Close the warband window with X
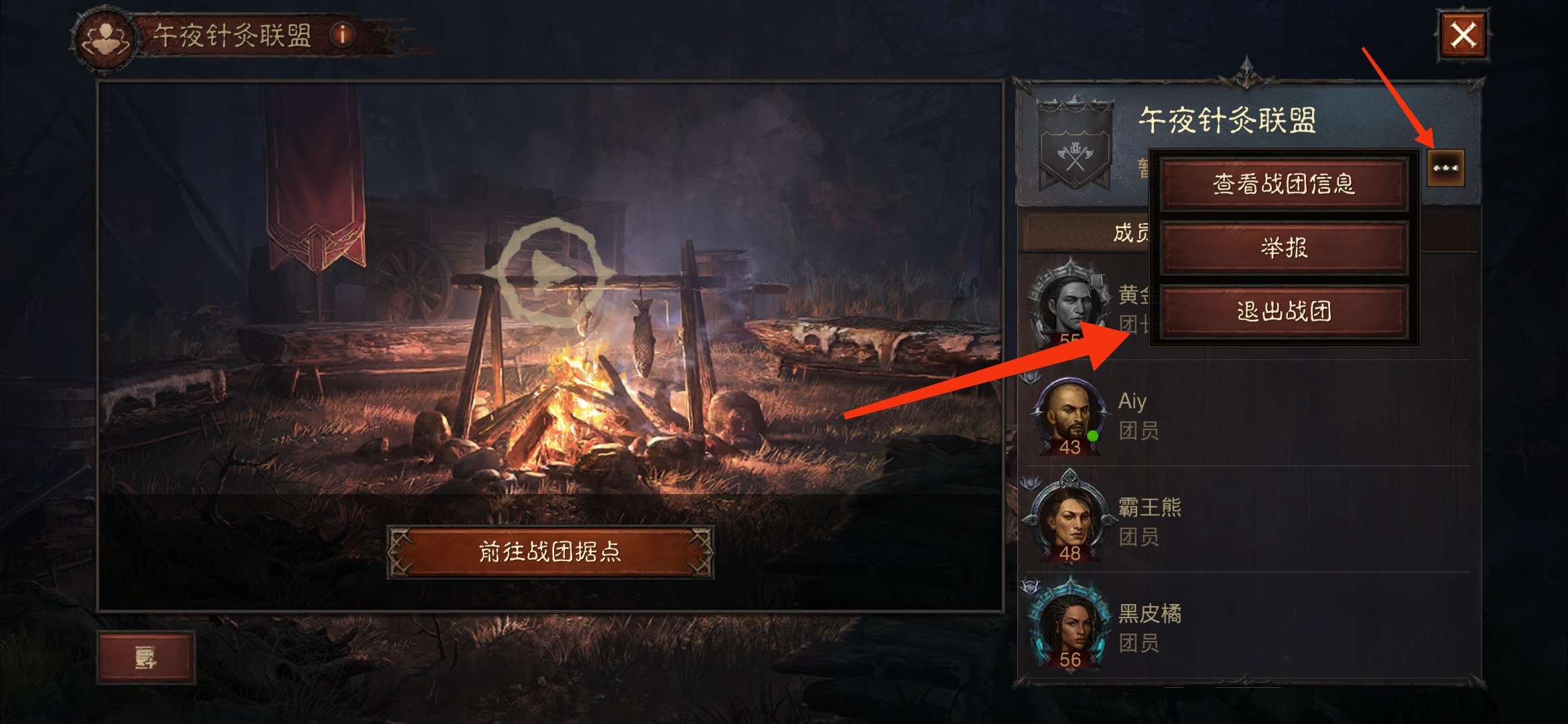The image size is (1568, 724). point(1462,36)
